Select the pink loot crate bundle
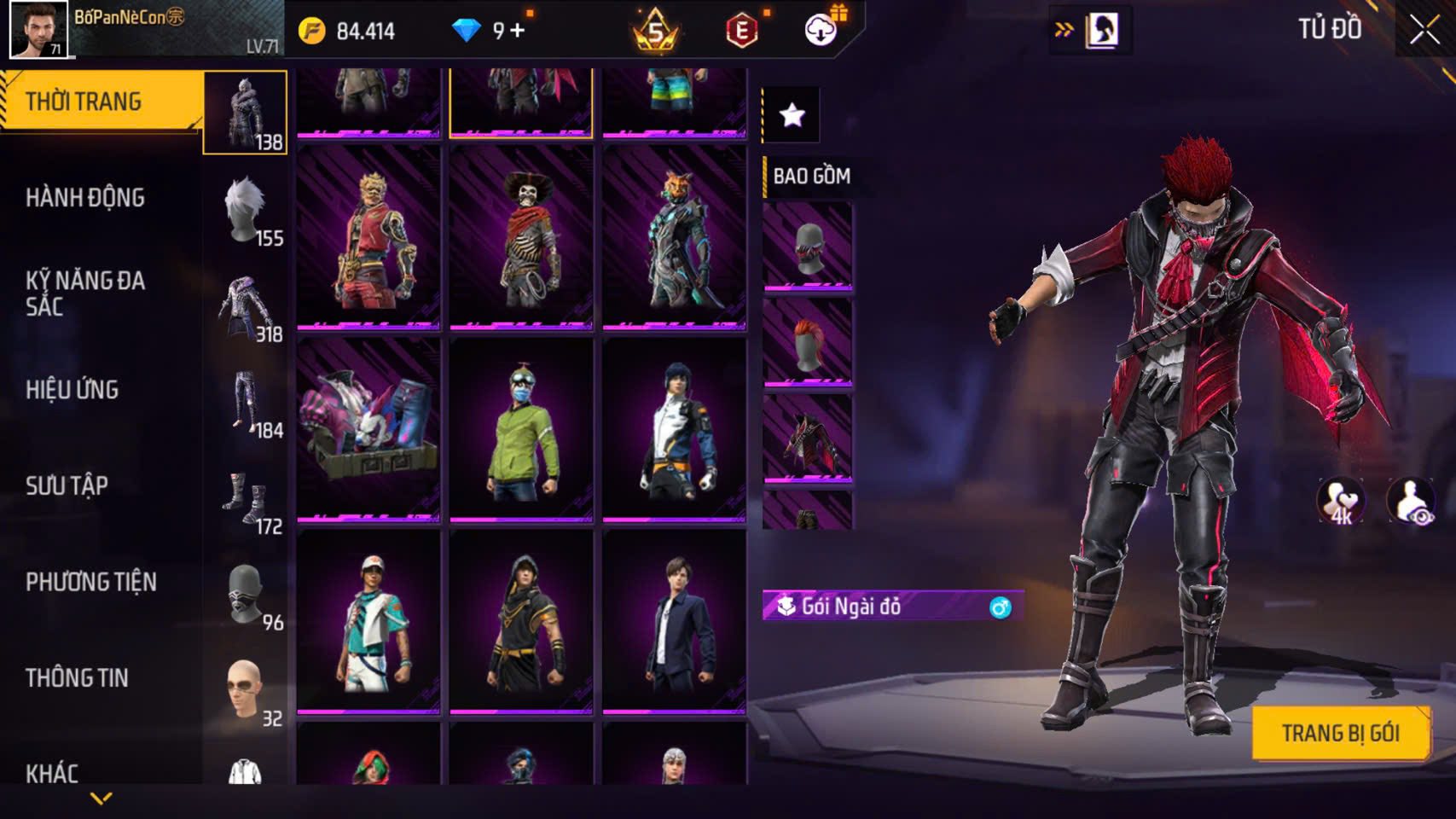The height and width of the screenshot is (819, 1456). pyautogui.click(x=368, y=429)
